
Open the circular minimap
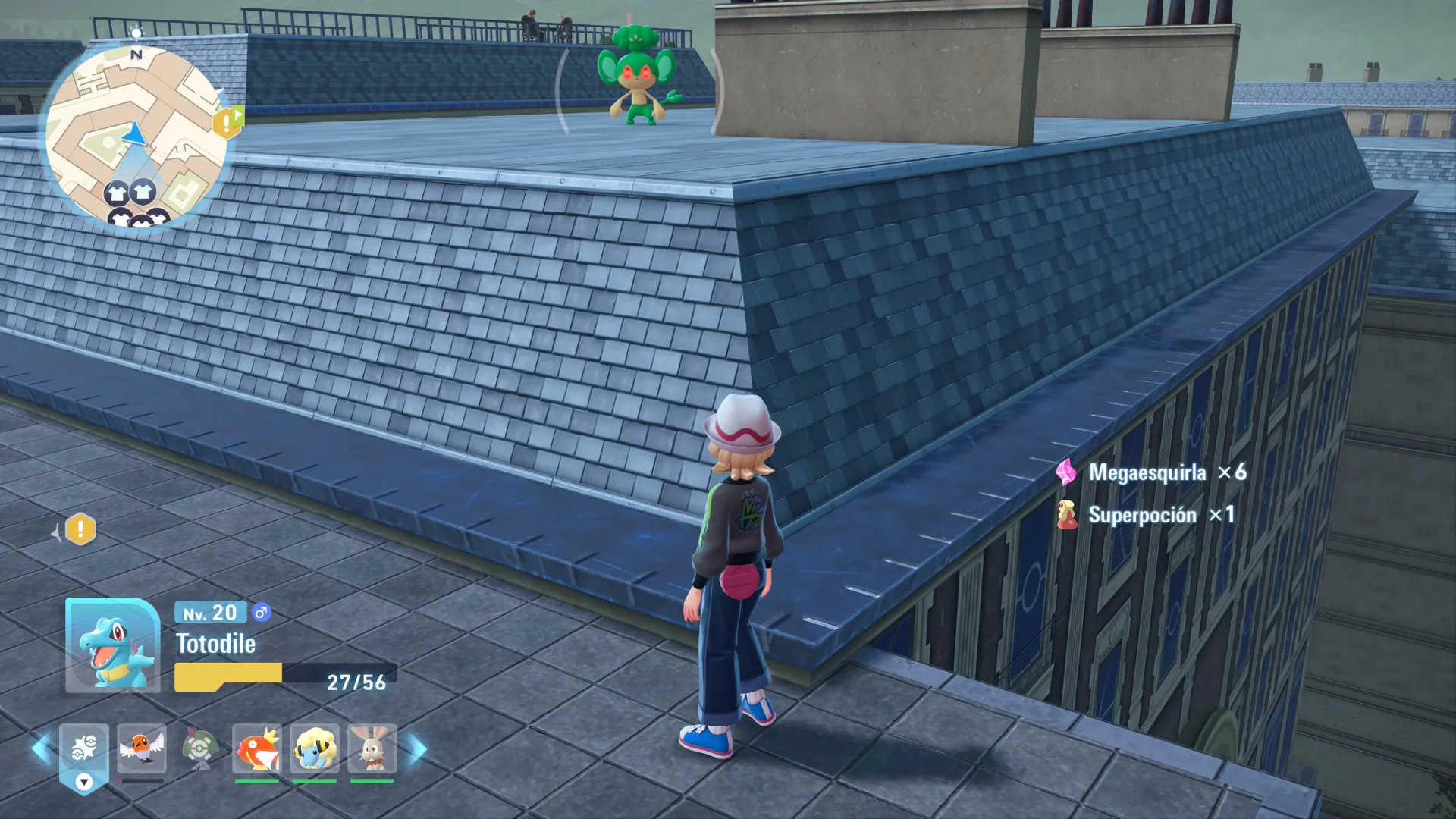coord(136,136)
